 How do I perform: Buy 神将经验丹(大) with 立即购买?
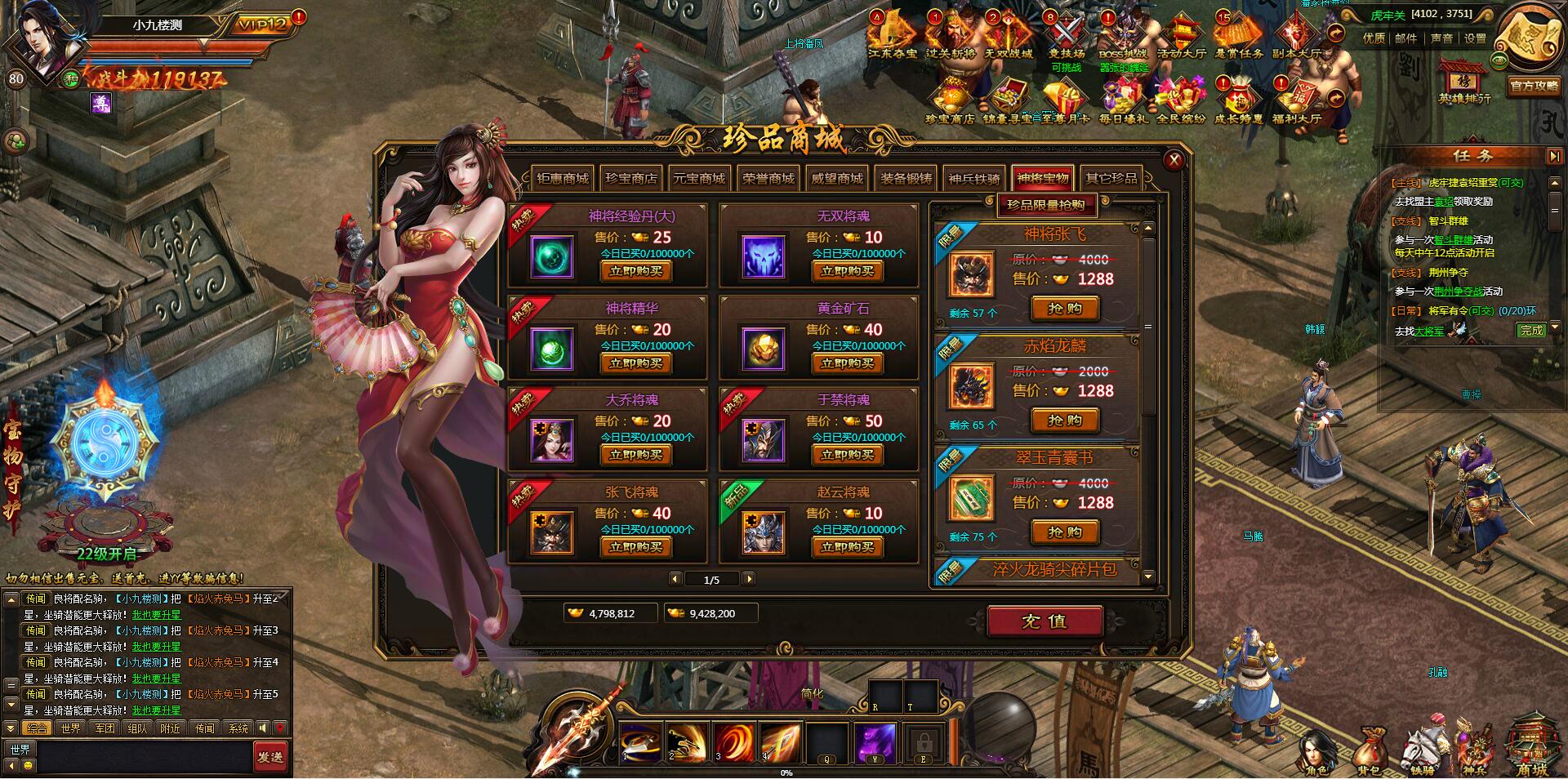click(635, 271)
